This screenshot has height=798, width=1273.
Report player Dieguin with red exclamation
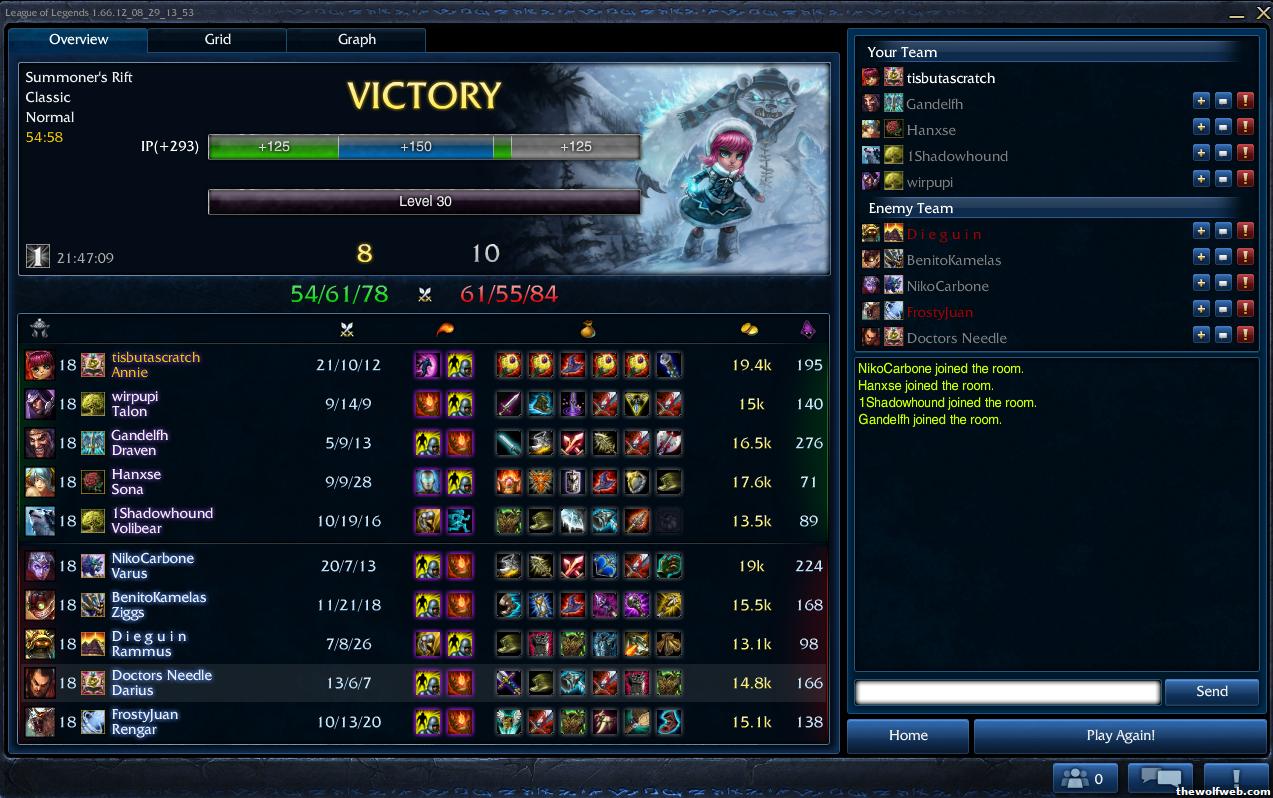[1245, 231]
